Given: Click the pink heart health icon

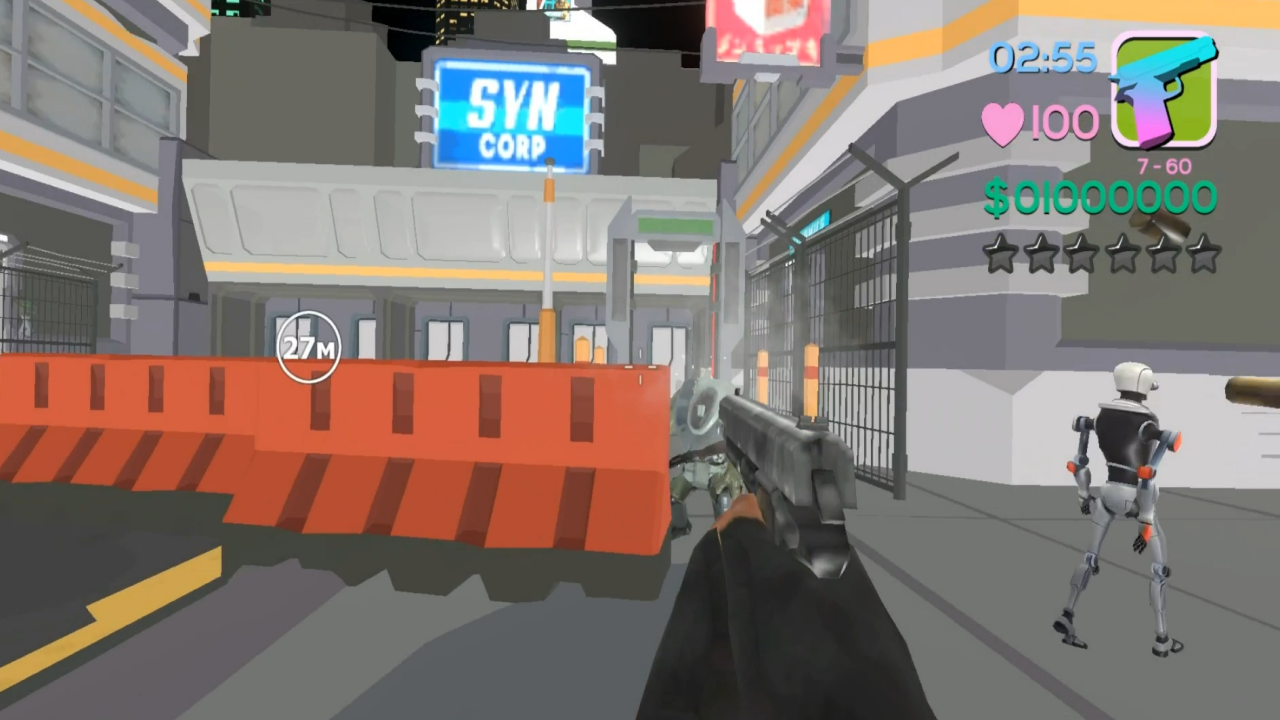Looking at the screenshot, I should coord(1002,121).
